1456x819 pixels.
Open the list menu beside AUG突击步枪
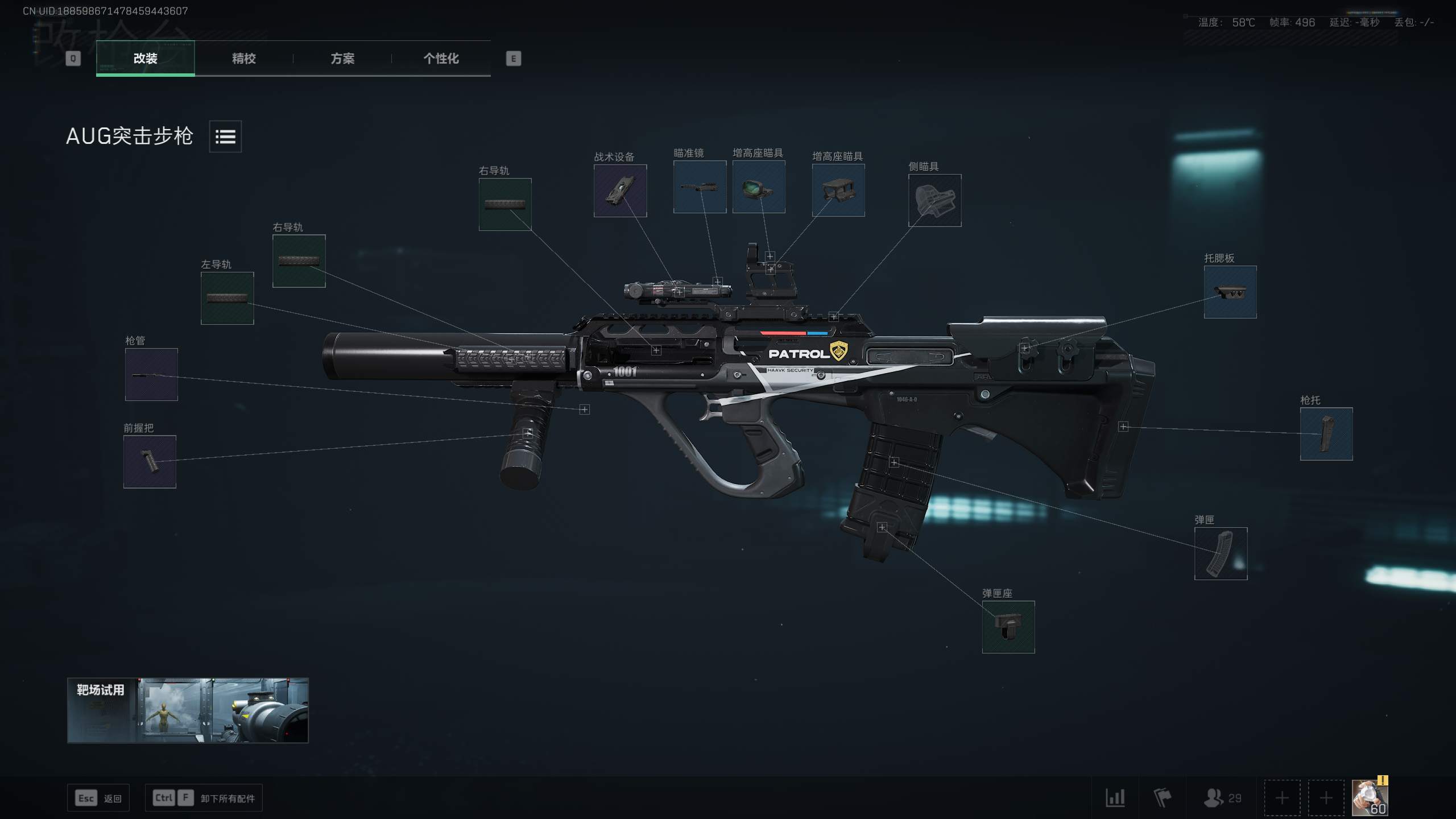225,136
